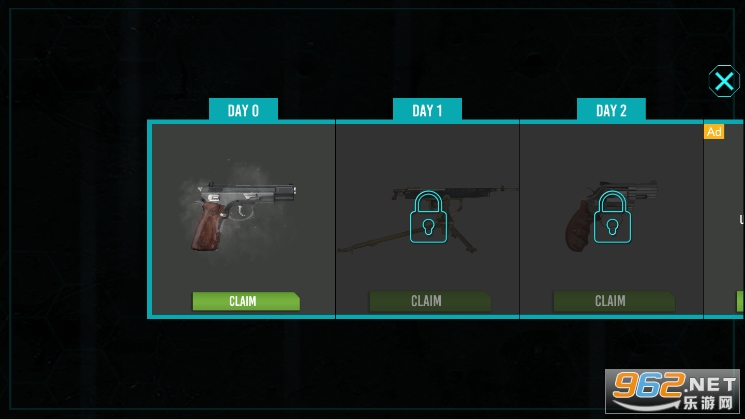The height and width of the screenshot is (419, 745).
Task: Select the Day 0 pistol card
Action: (243, 213)
